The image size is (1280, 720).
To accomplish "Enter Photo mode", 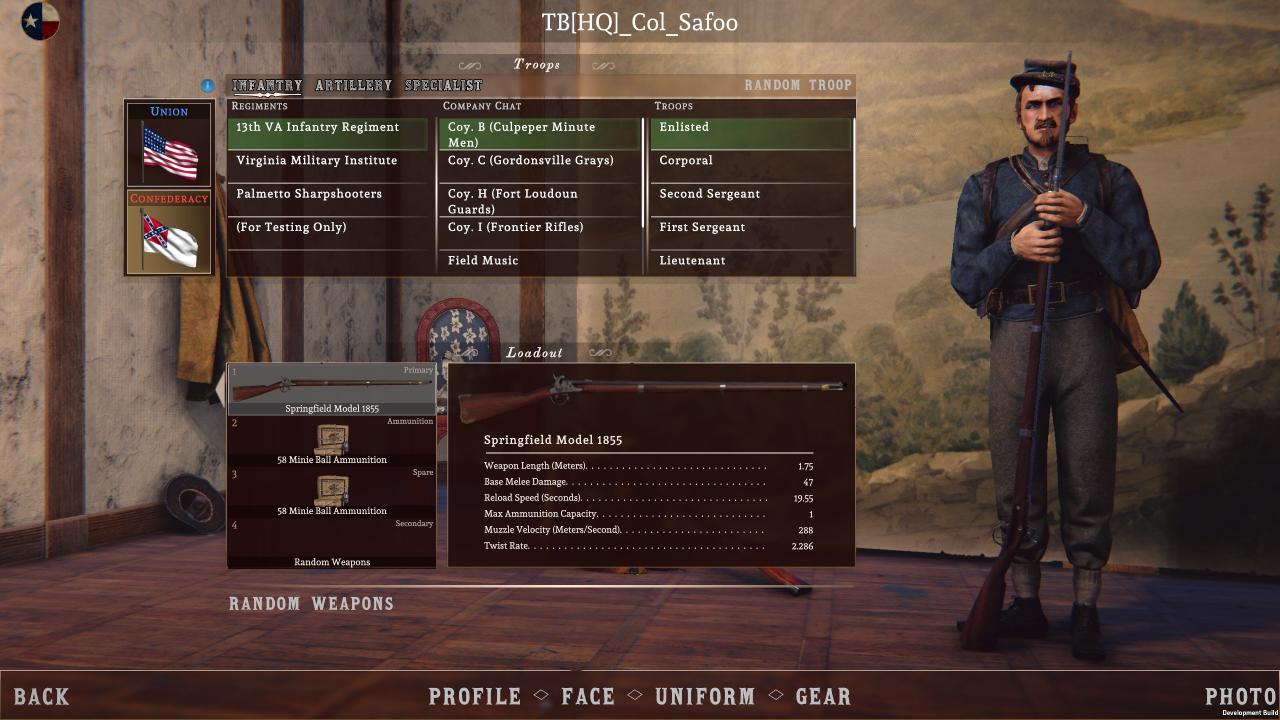I will pos(1240,697).
